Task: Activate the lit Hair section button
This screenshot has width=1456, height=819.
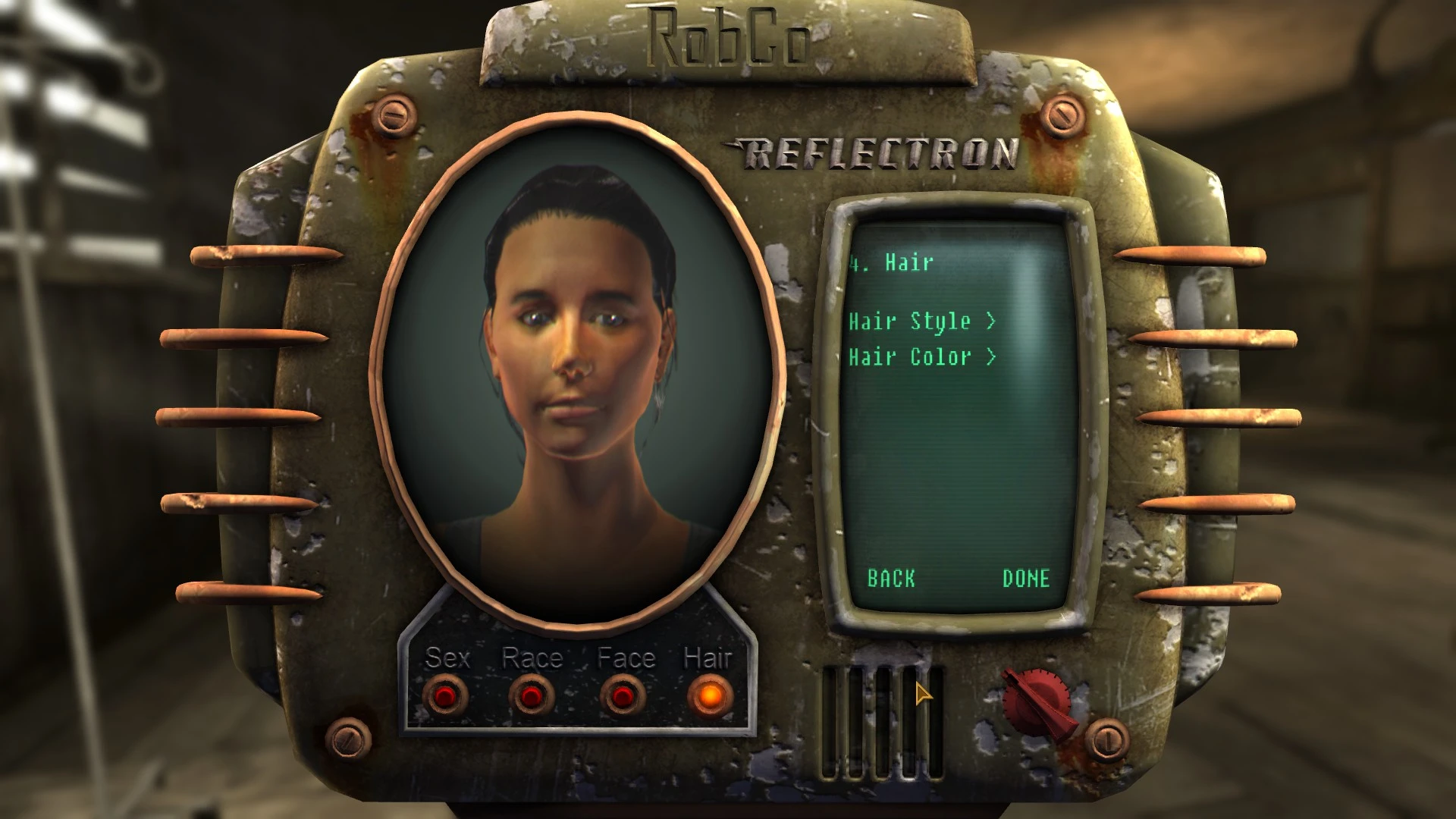Action: 710,695
